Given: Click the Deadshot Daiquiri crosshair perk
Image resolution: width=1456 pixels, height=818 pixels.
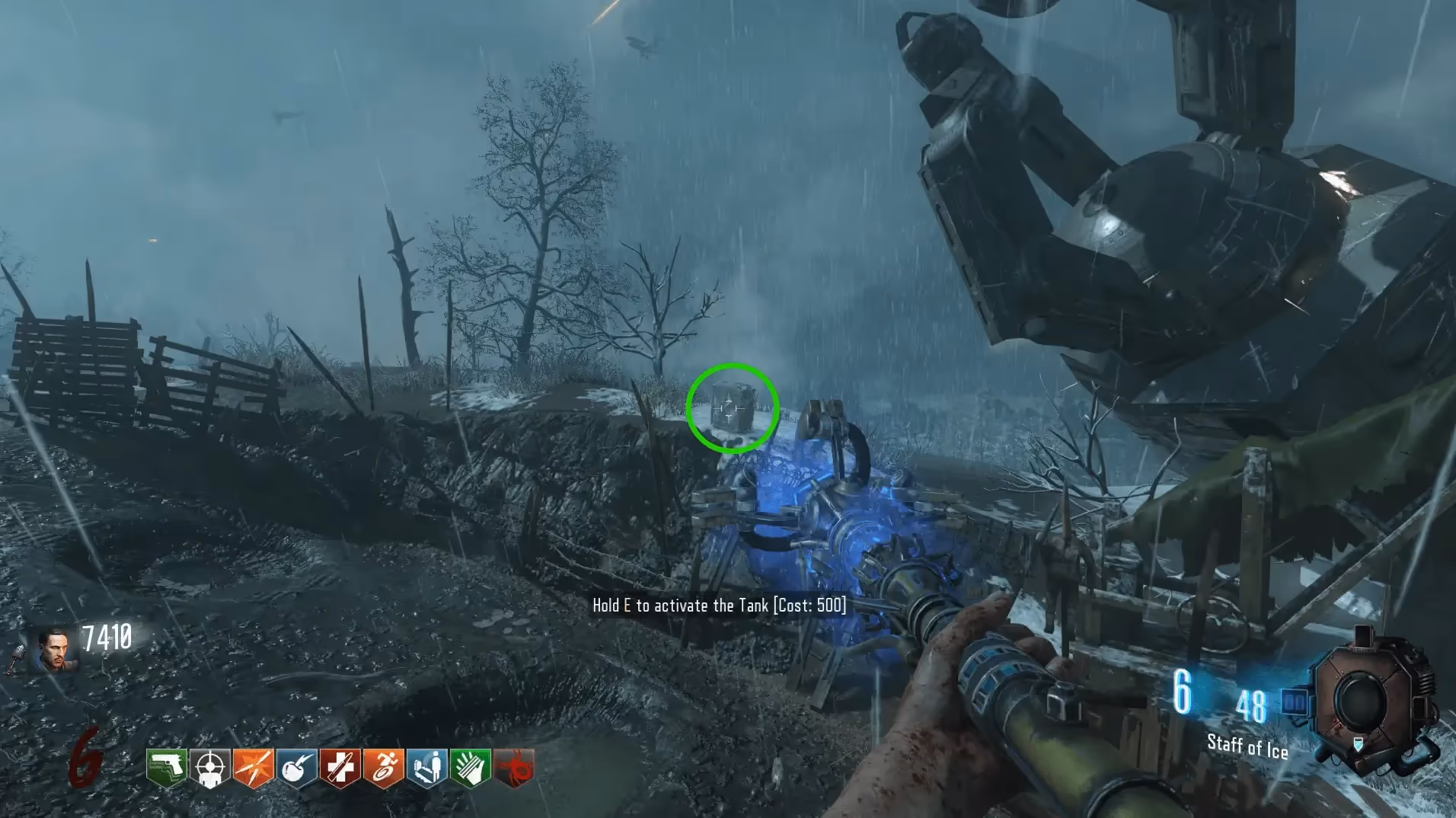Looking at the screenshot, I should (x=209, y=768).
